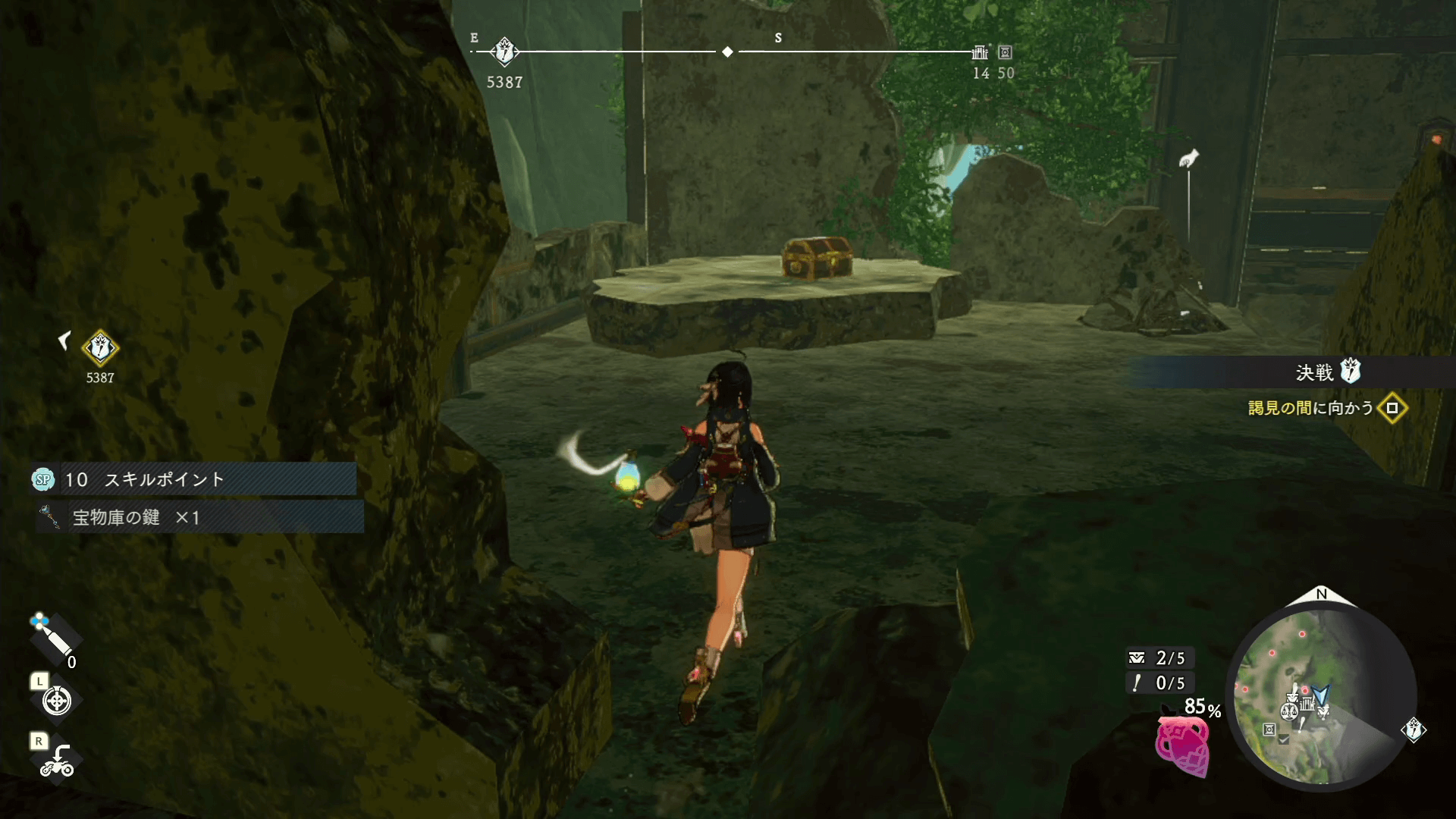The height and width of the screenshot is (819, 1456).
Task: Click the exclamation mark counter icon
Action: [1136, 683]
